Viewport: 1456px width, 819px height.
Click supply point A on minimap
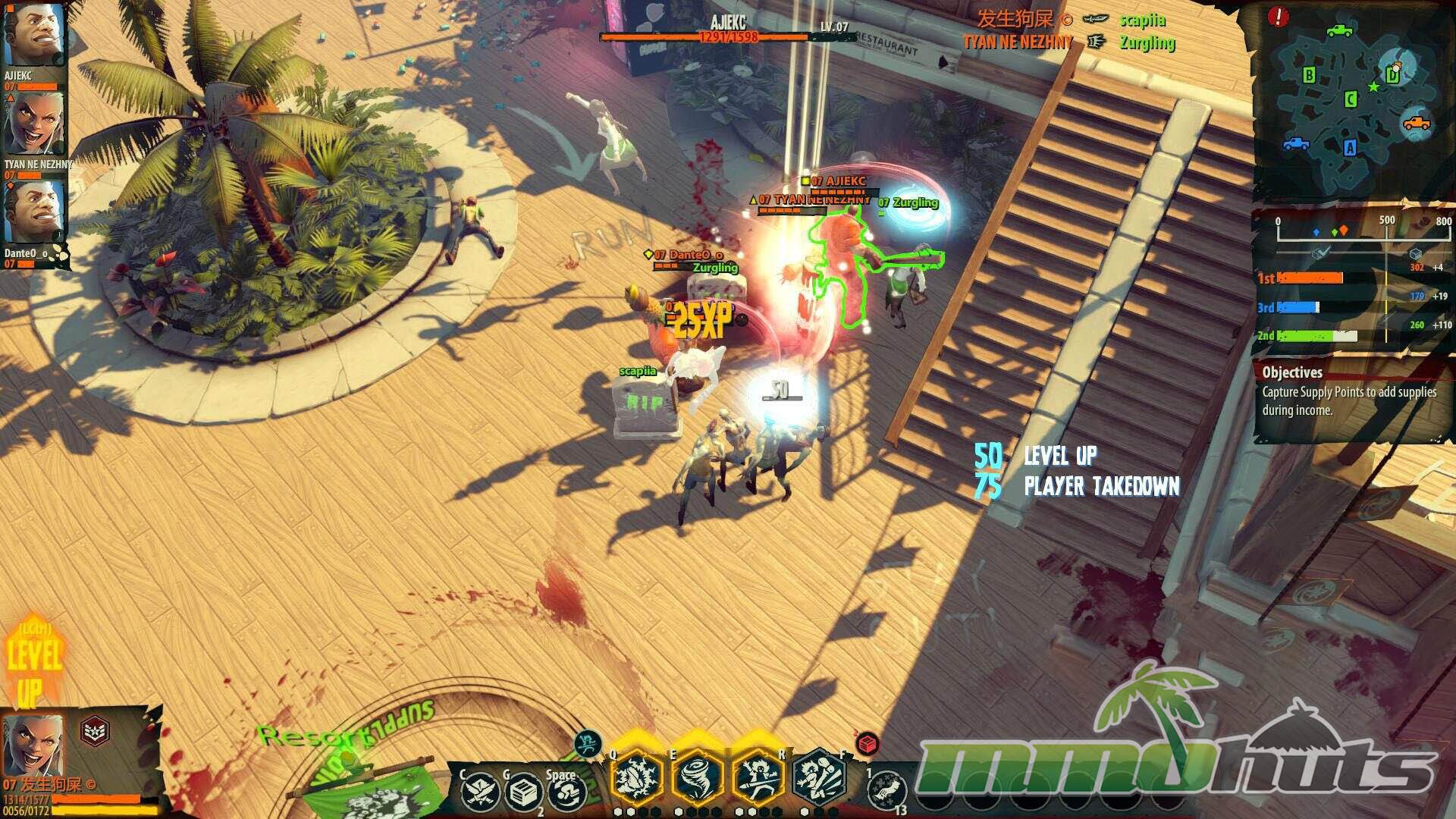(x=1350, y=148)
